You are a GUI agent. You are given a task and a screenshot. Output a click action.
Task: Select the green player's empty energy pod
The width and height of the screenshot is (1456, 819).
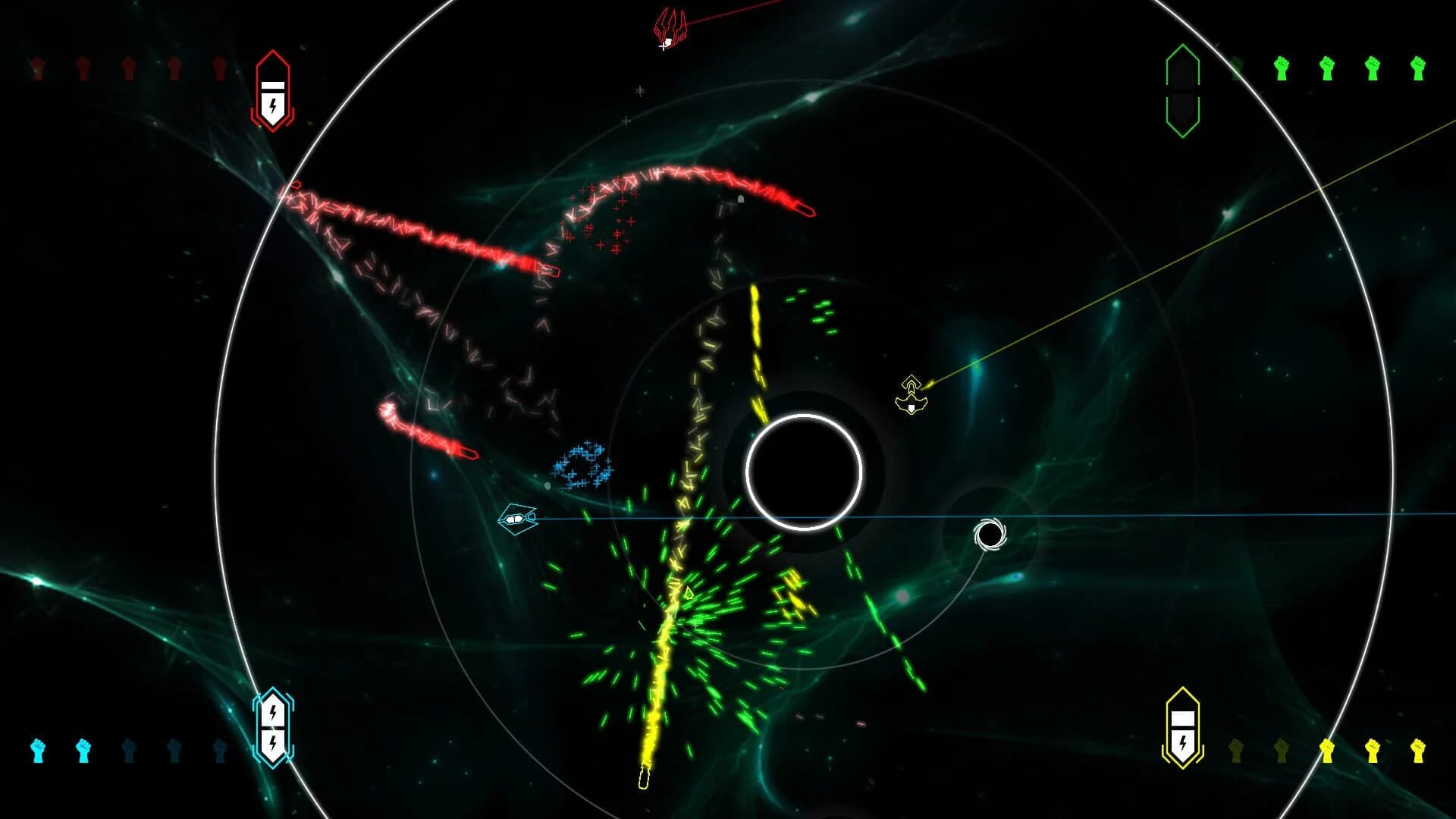point(1182,91)
